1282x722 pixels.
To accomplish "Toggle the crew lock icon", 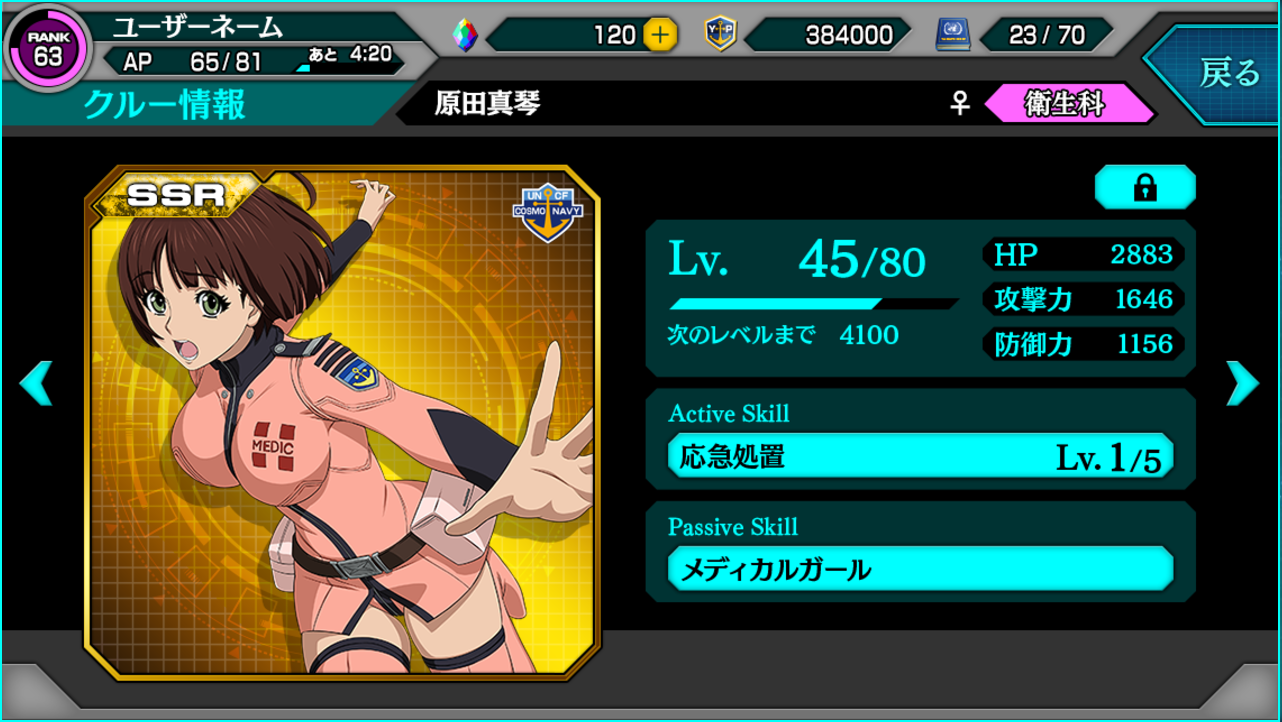I will point(1145,187).
